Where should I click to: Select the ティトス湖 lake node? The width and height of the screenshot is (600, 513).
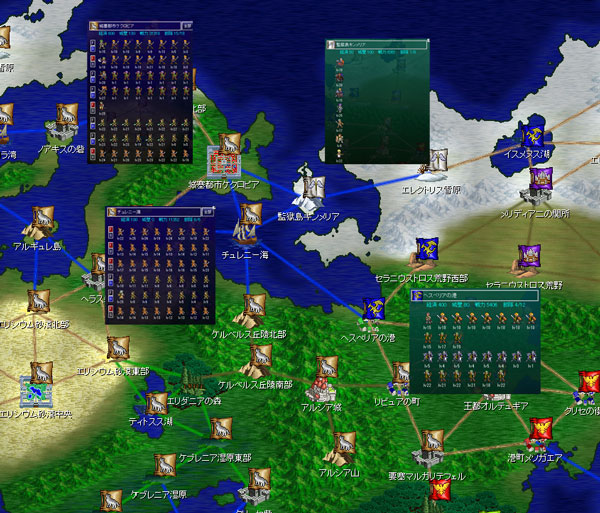[156, 405]
